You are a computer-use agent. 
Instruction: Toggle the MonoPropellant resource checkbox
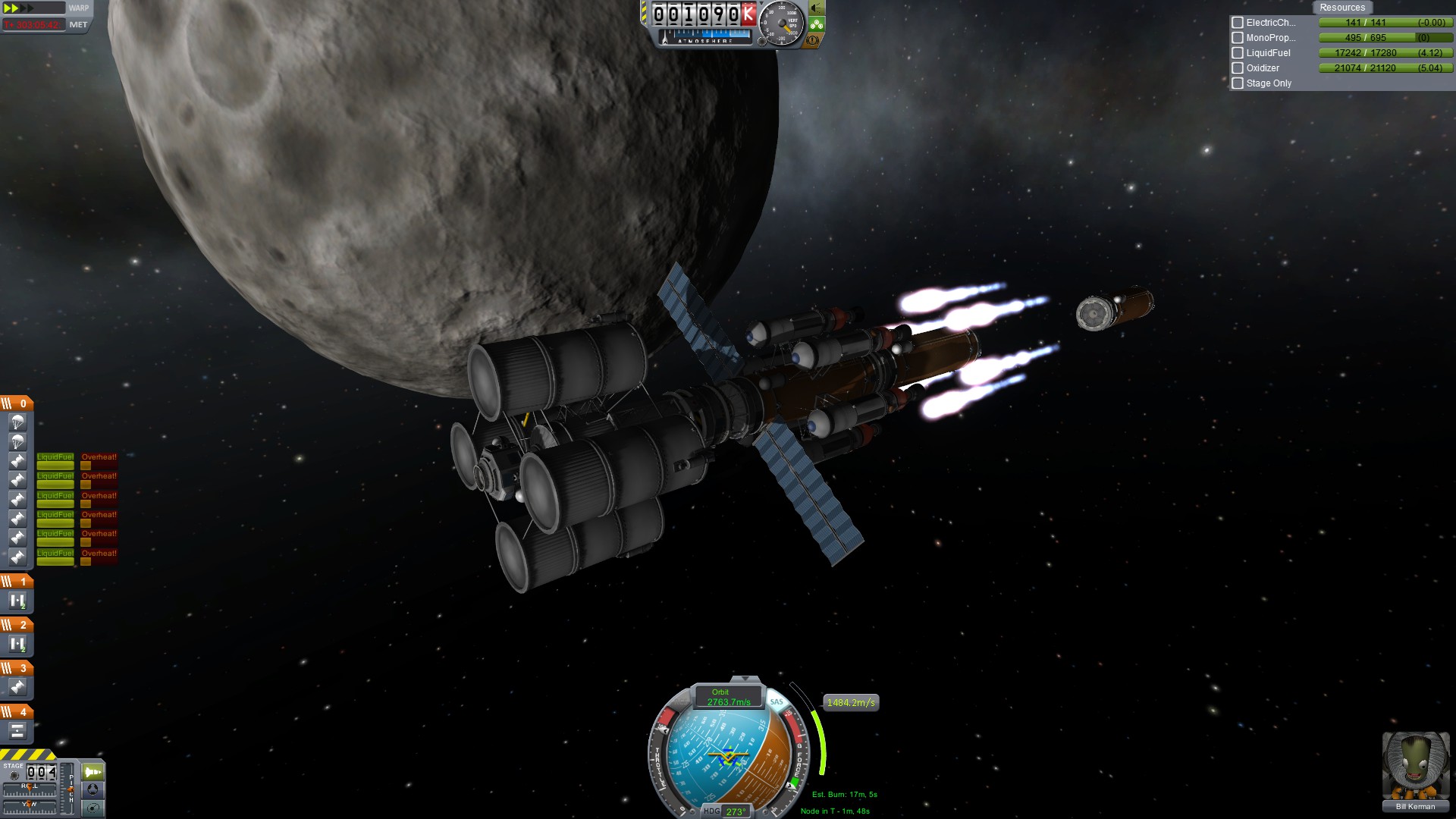(x=1238, y=38)
